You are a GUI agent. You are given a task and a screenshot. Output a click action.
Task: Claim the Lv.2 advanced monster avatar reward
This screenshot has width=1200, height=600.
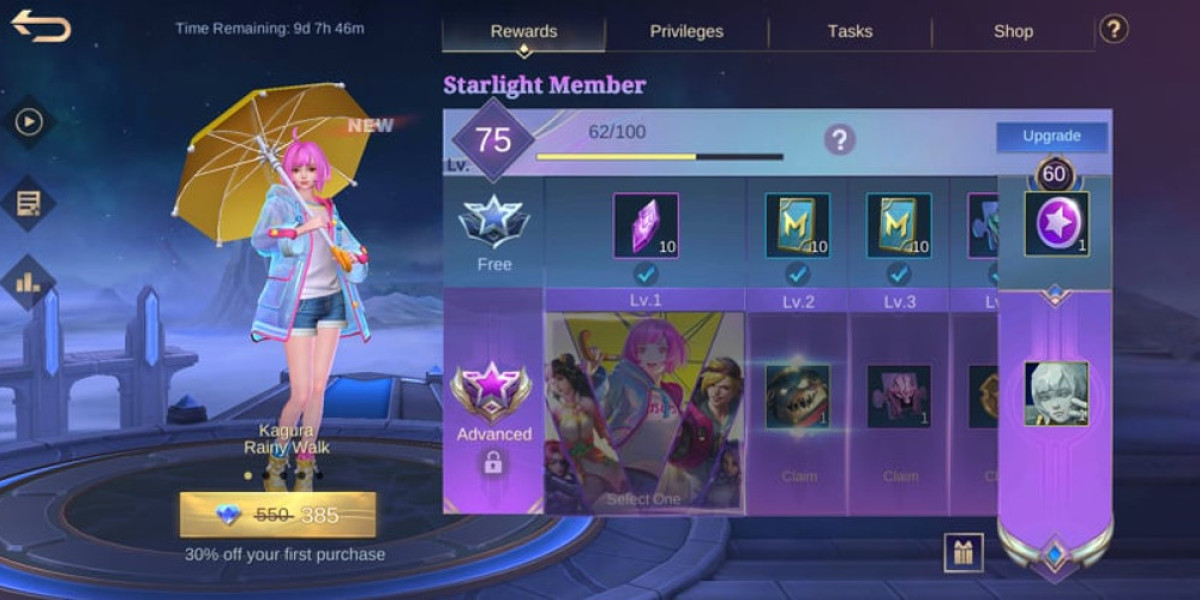point(797,397)
